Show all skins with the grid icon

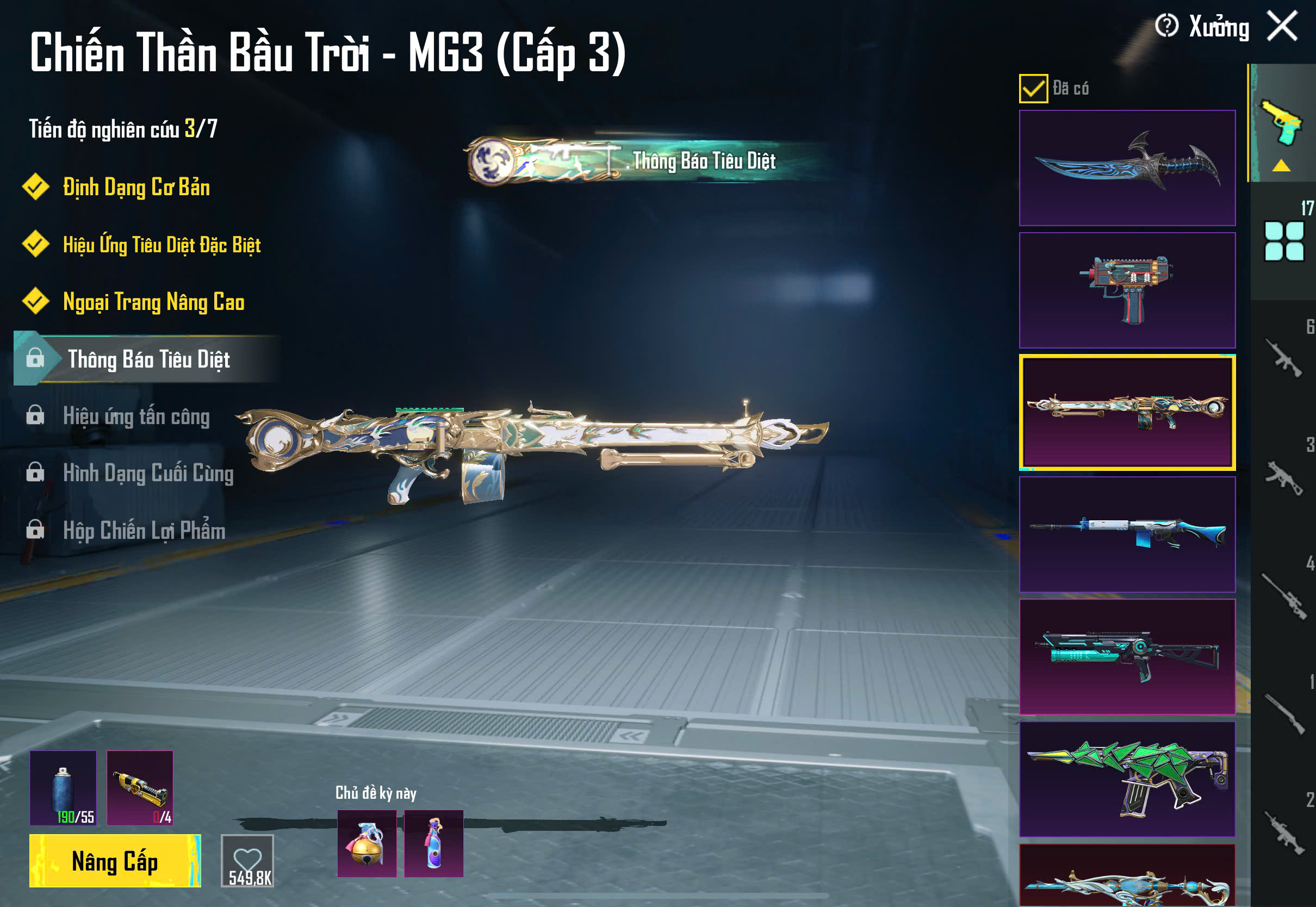pyautogui.click(x=1283, y=241)
